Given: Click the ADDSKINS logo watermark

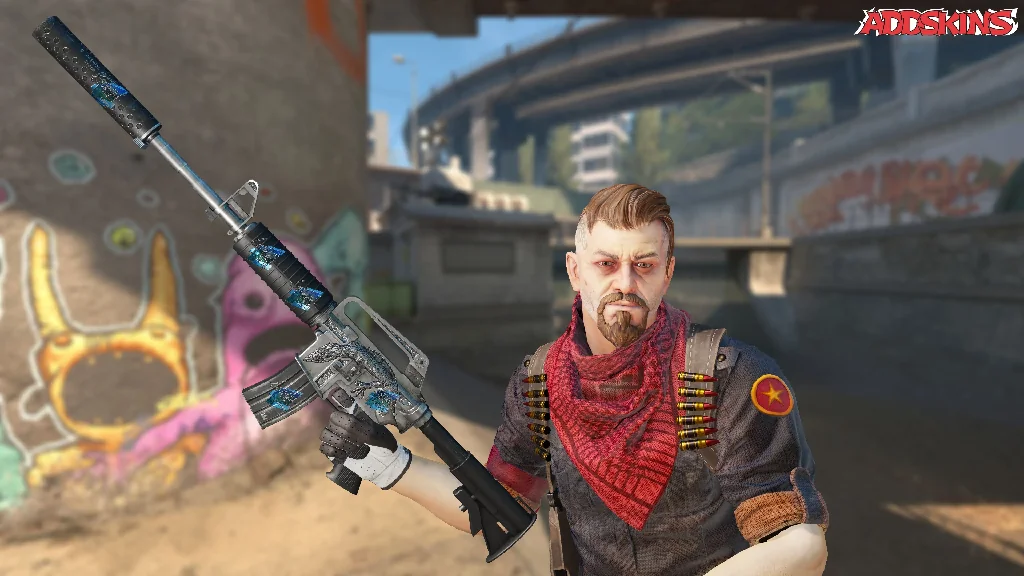Looking at the screenshot, I should click(x=937, y=22).
